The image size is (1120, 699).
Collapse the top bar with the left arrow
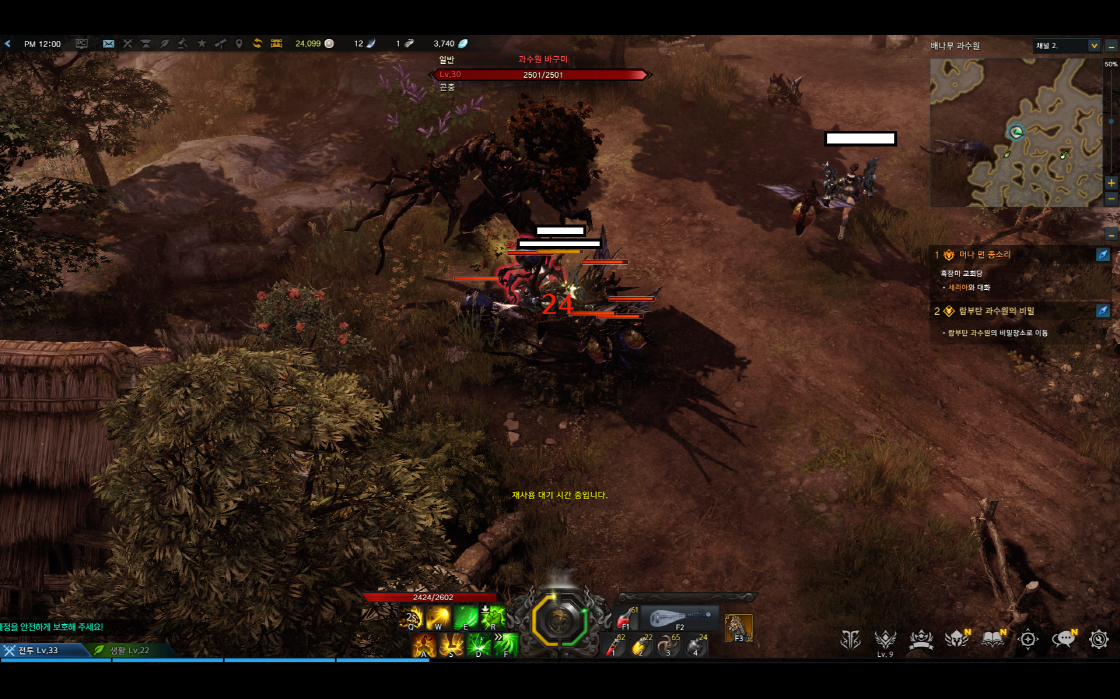[7, 44]
